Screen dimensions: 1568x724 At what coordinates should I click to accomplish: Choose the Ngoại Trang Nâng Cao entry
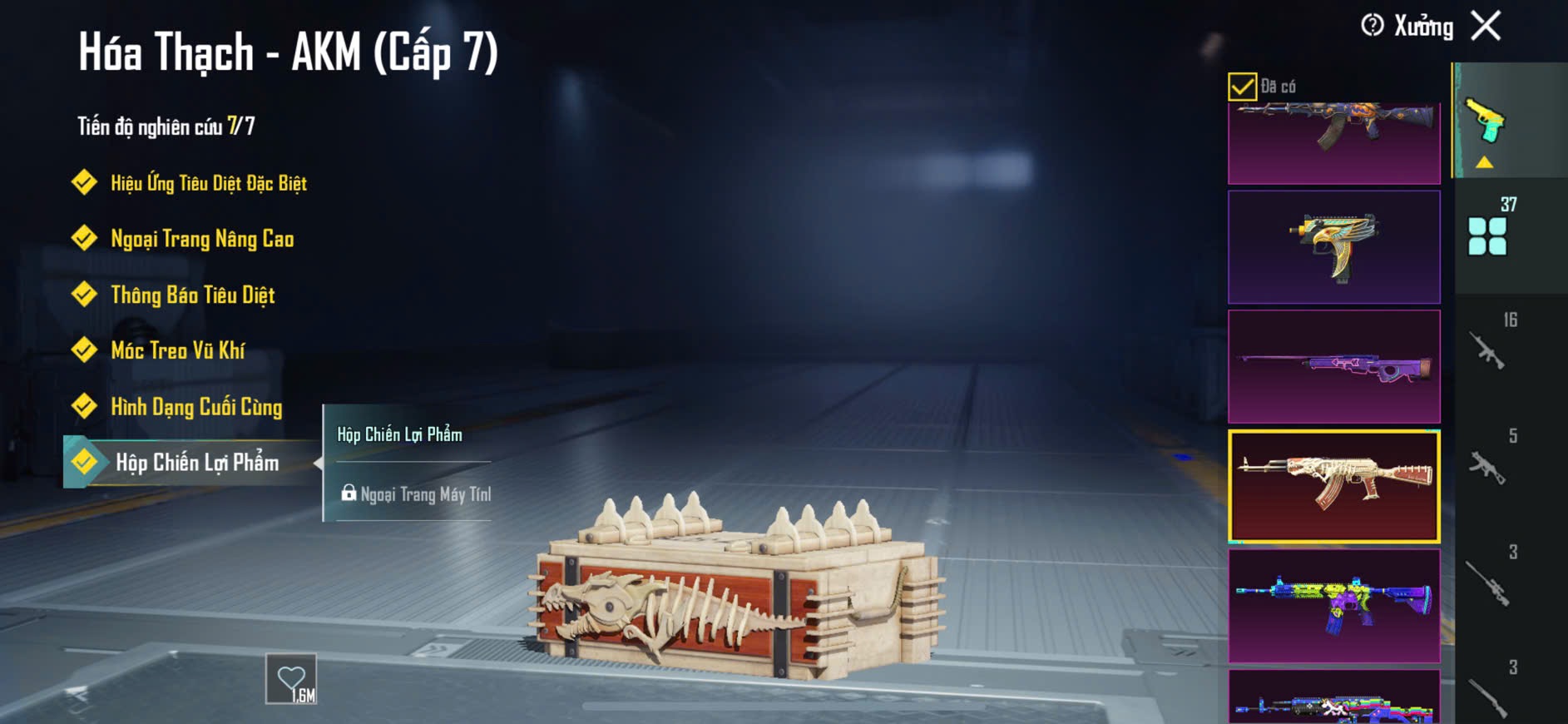coord(202,240)
